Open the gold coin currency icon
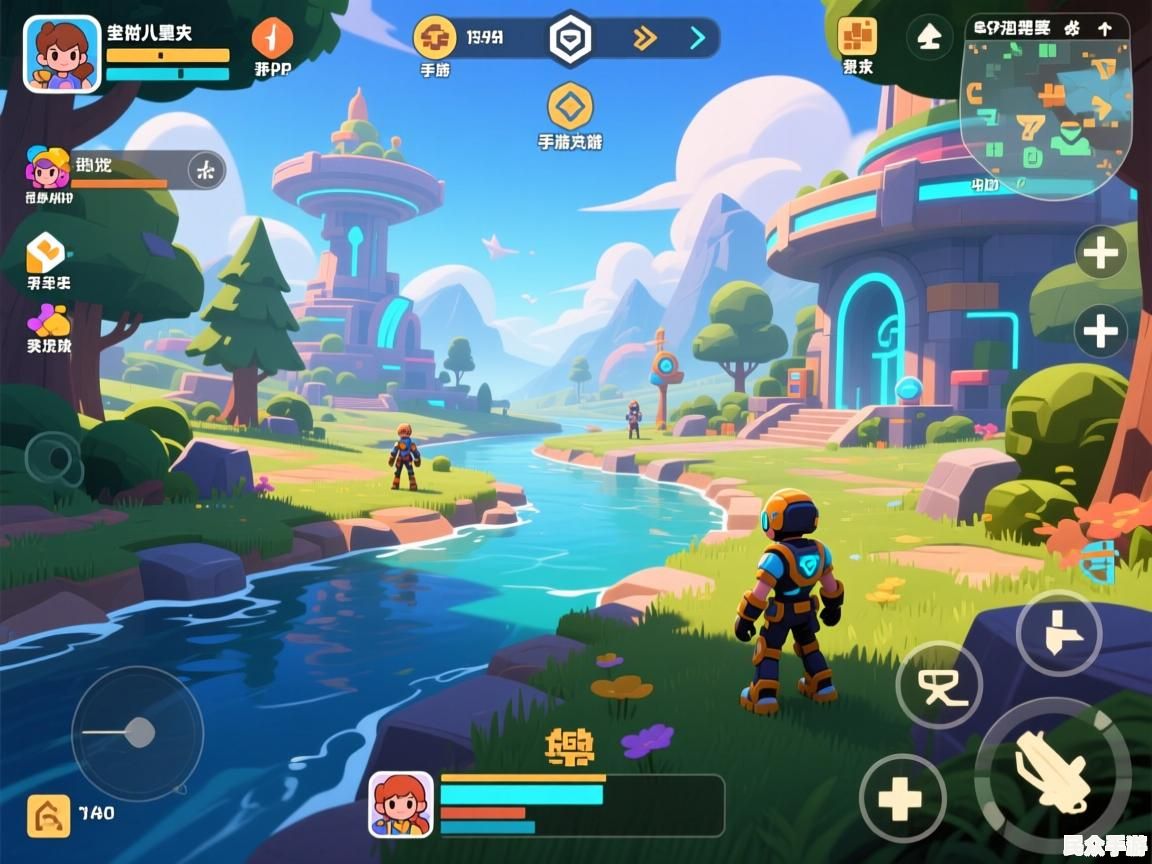This screenshot has height=864, width=1152. (x=434, y=38)
